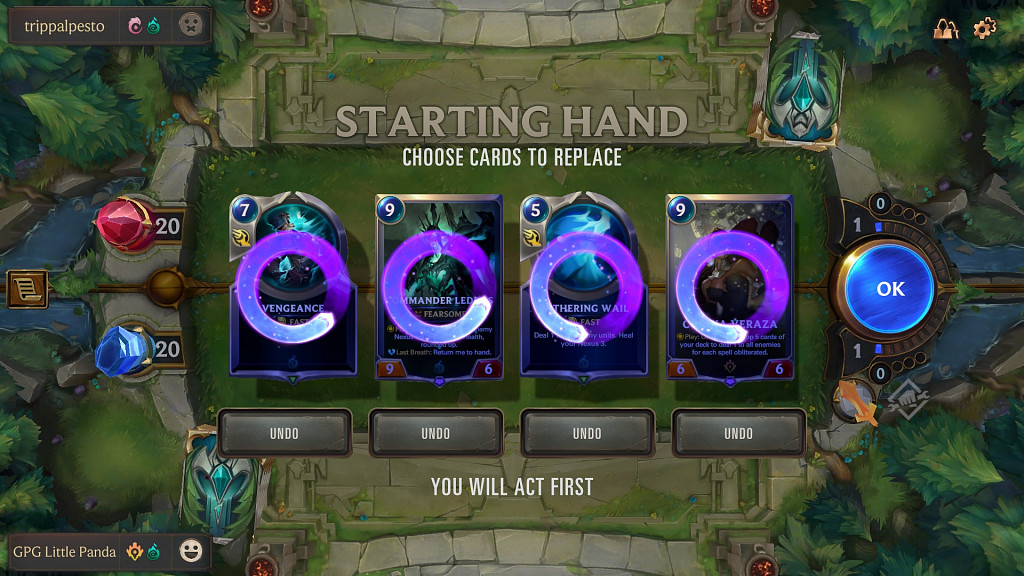Undo the replacement under Vengeance
This screenshot has width=1024, height=576.
285,433
